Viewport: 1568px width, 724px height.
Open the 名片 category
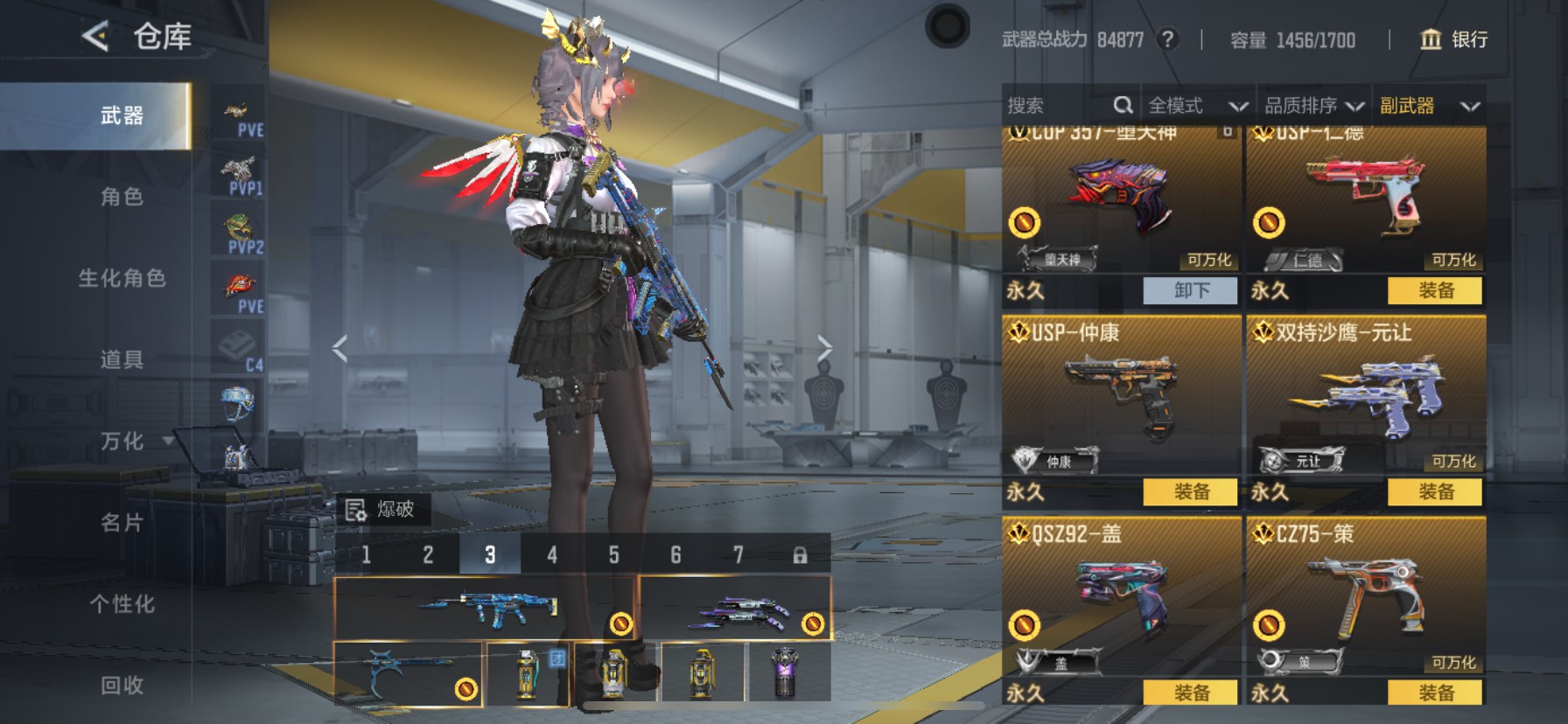122,523
